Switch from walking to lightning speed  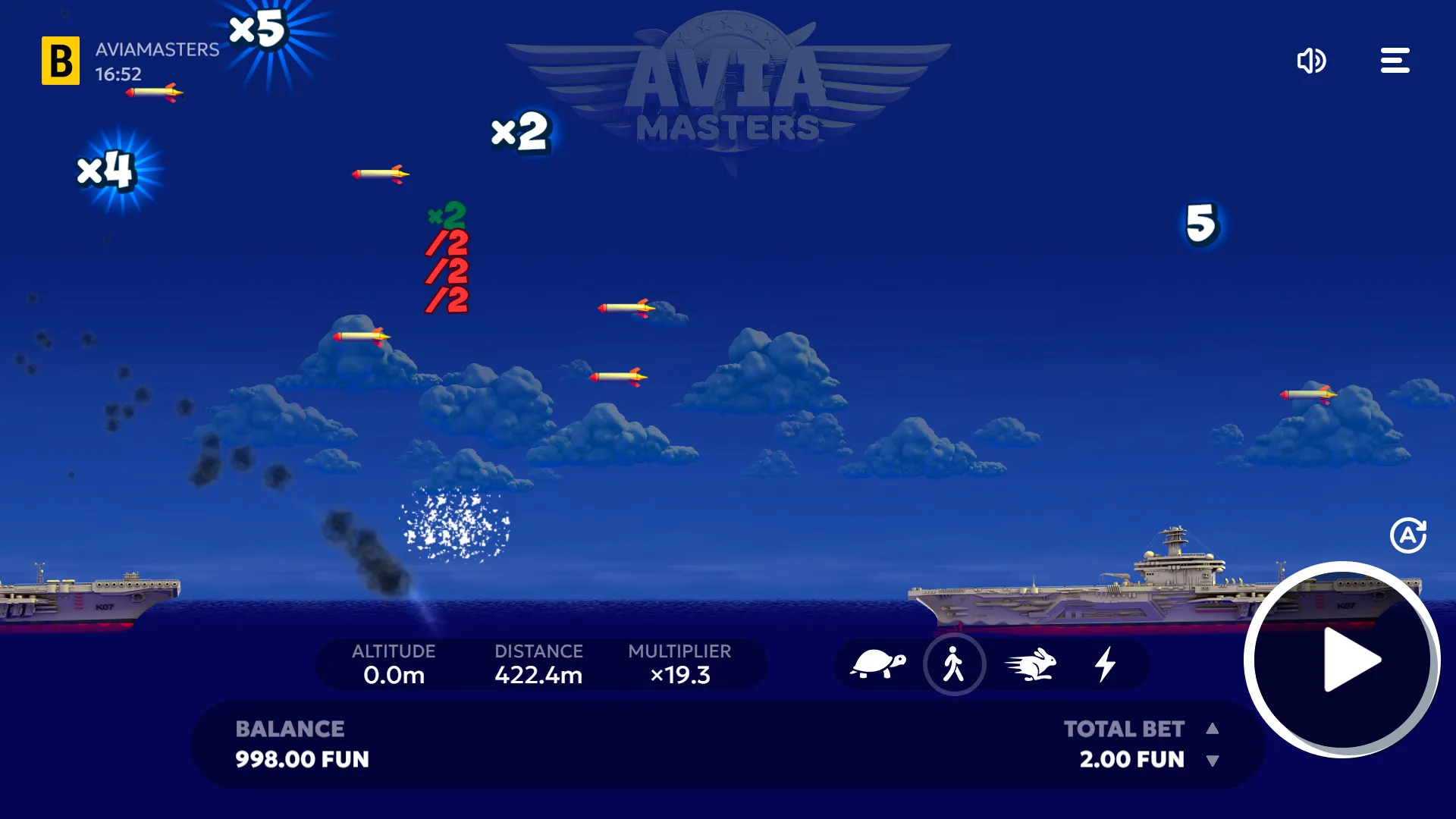pyautogui.click(x=1106, y=664)
